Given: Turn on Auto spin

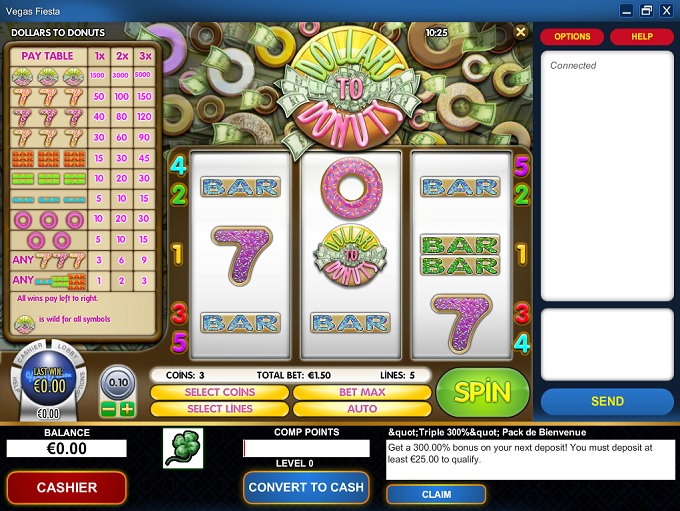Looking at the screenshot, I should tap(362, 408).
